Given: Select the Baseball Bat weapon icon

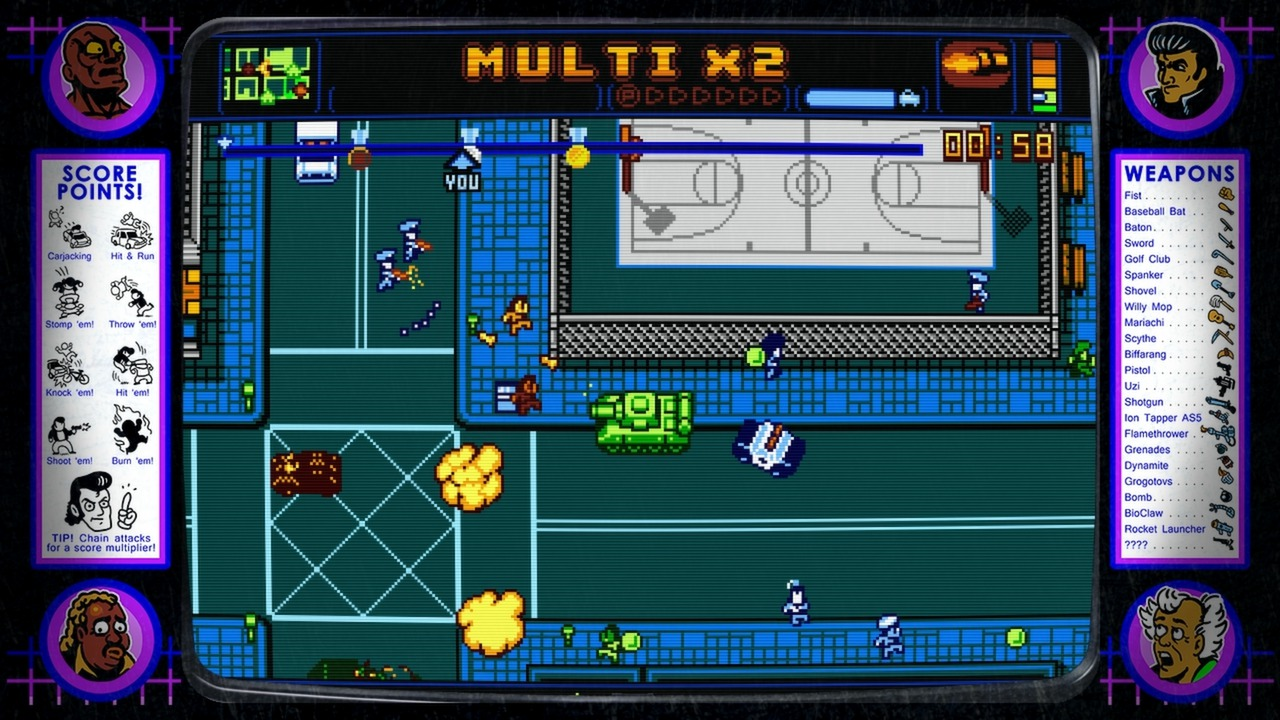Looking at the screenshot, I should click(1228, 211).
